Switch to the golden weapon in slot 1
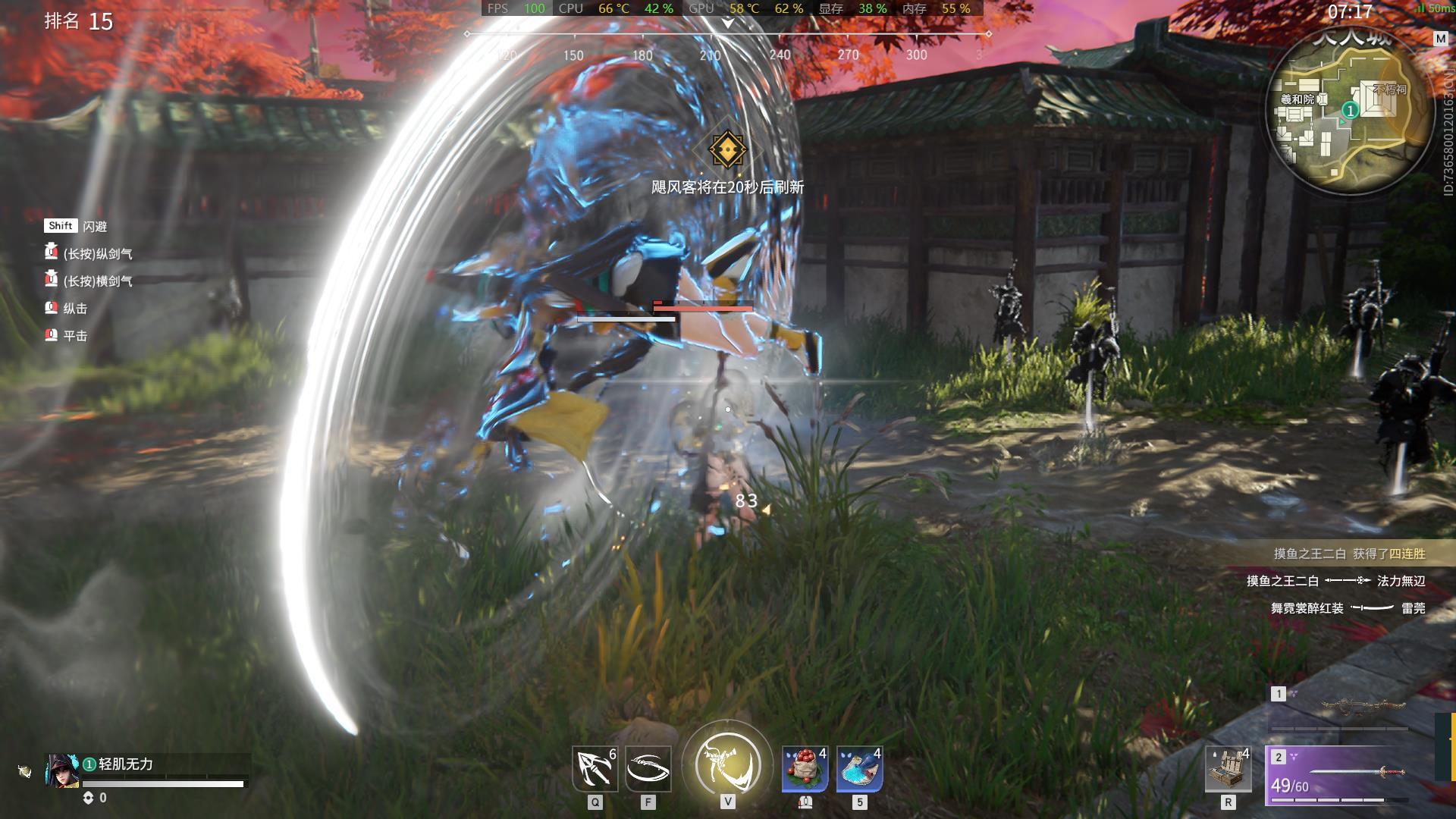 click(x=1340, y=707)
